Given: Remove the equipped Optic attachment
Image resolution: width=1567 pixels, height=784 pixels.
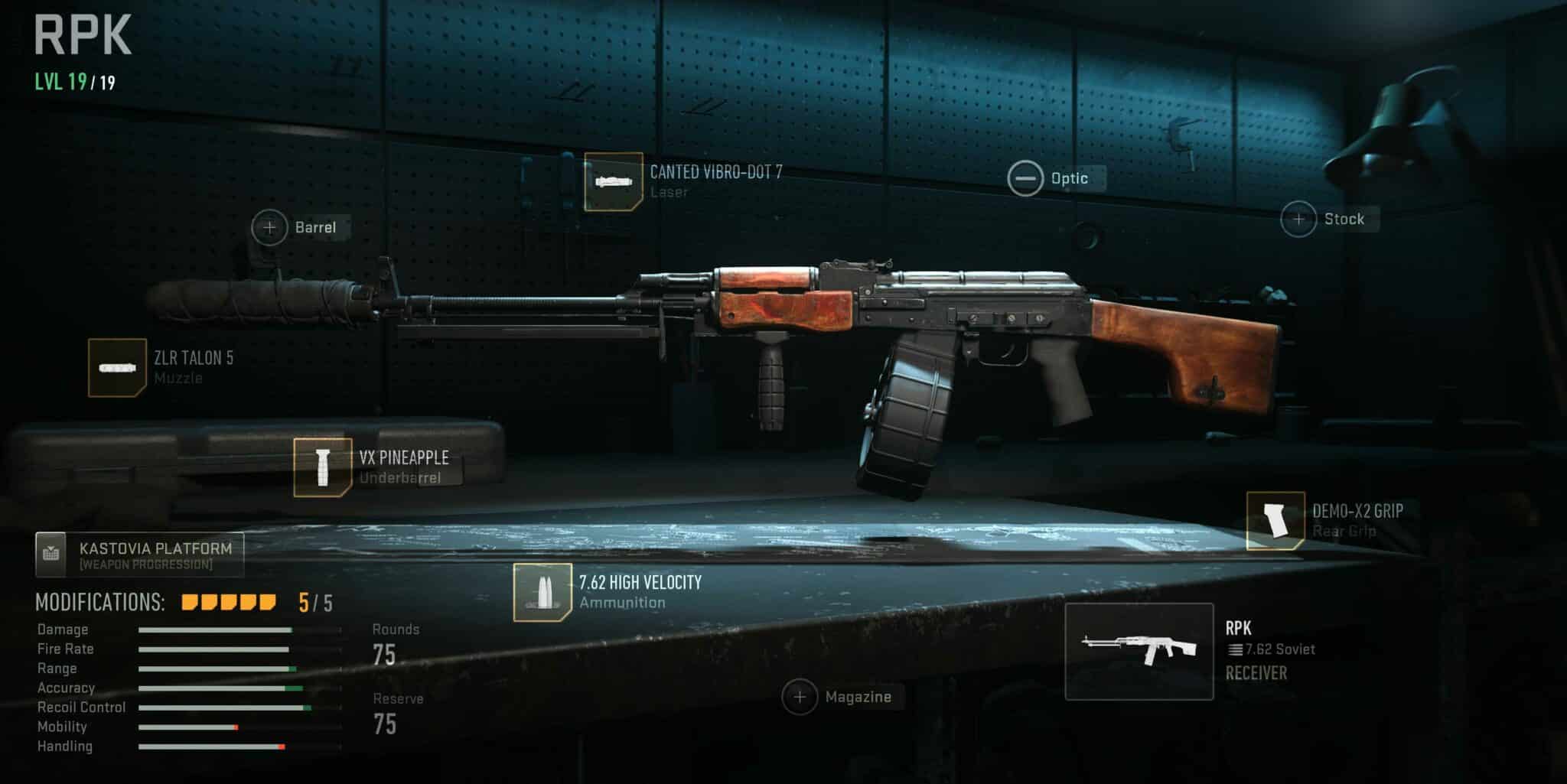Looking at the screenshot, I should 1025,177.
